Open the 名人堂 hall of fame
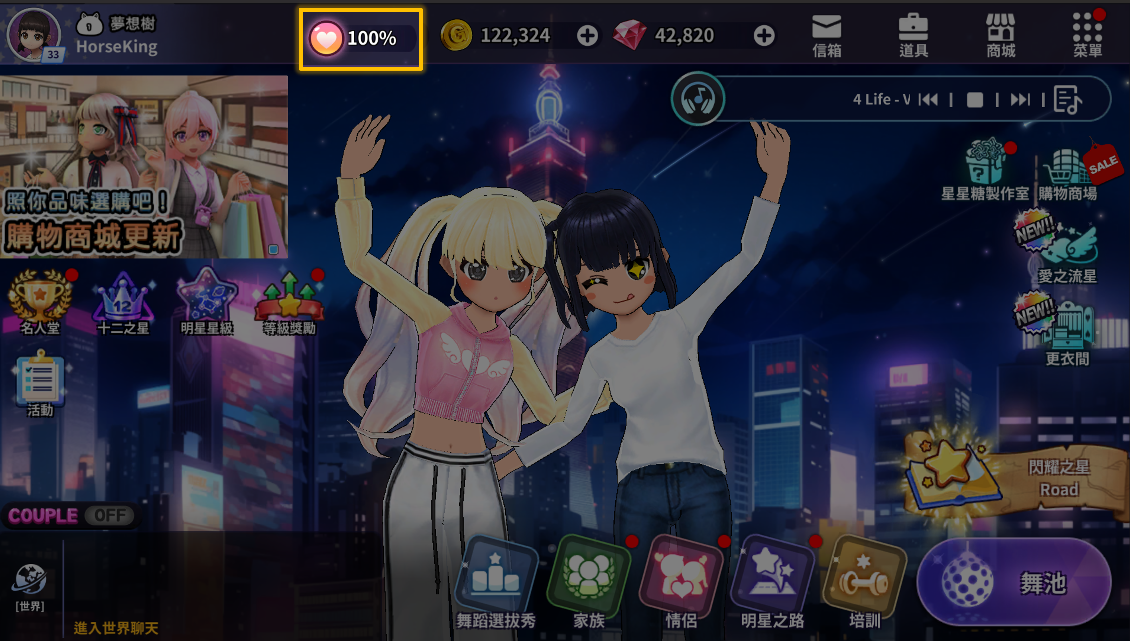 42,300
